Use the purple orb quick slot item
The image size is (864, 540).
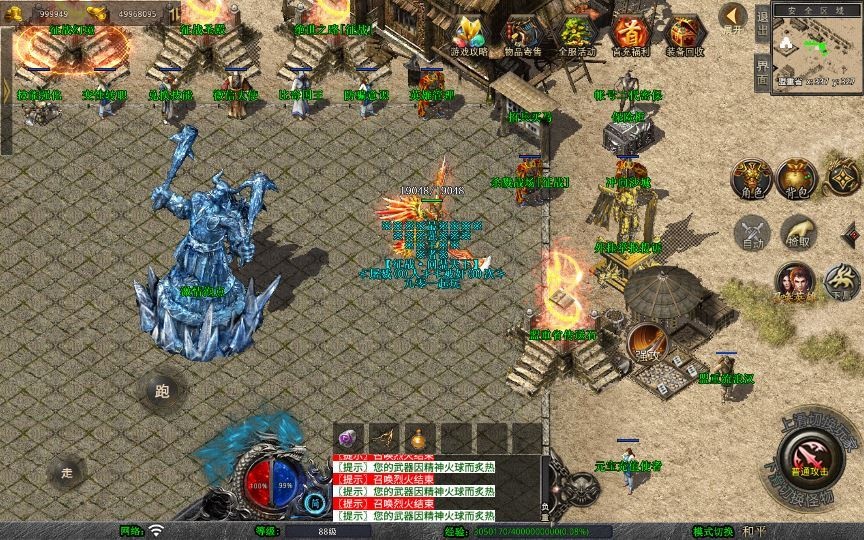tap(348, 438)
